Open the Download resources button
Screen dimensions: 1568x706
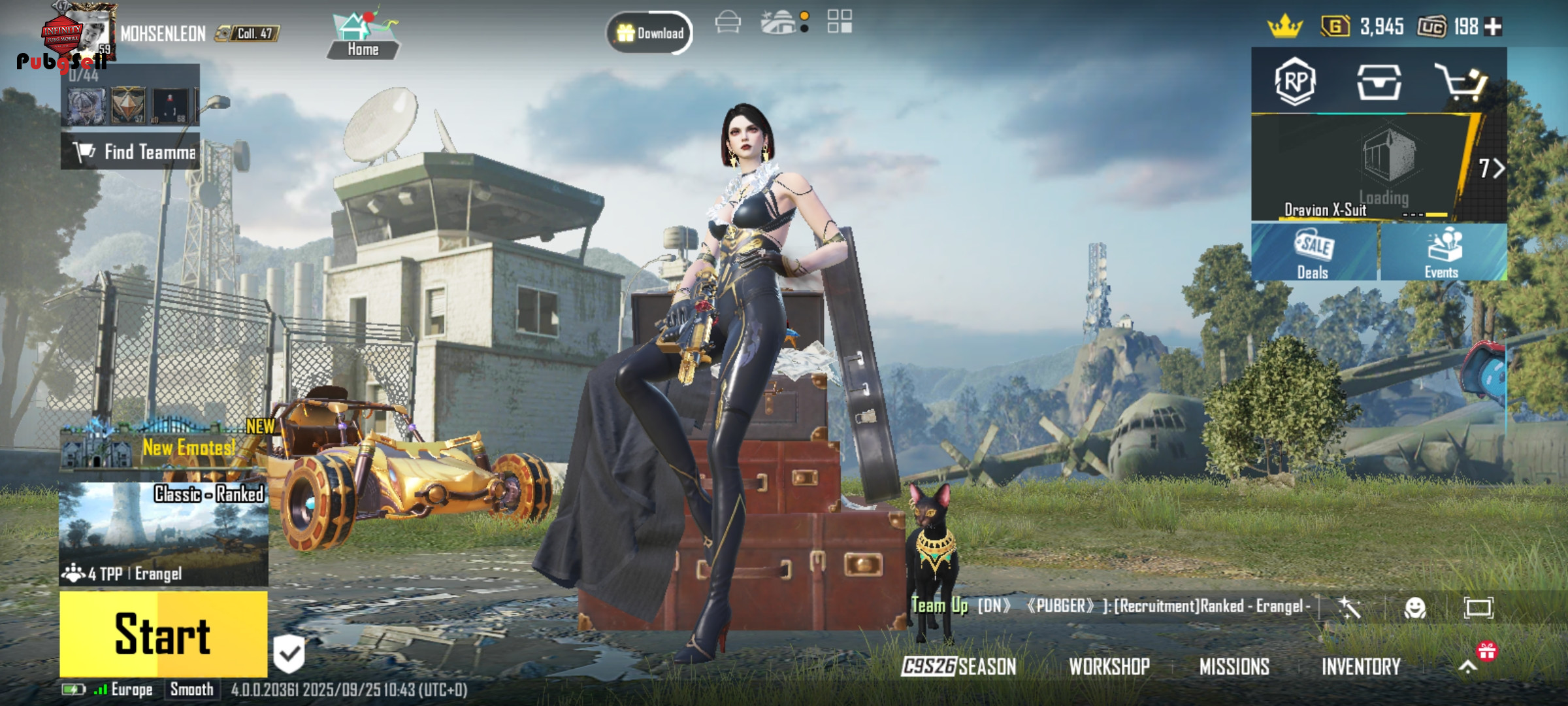649,33
